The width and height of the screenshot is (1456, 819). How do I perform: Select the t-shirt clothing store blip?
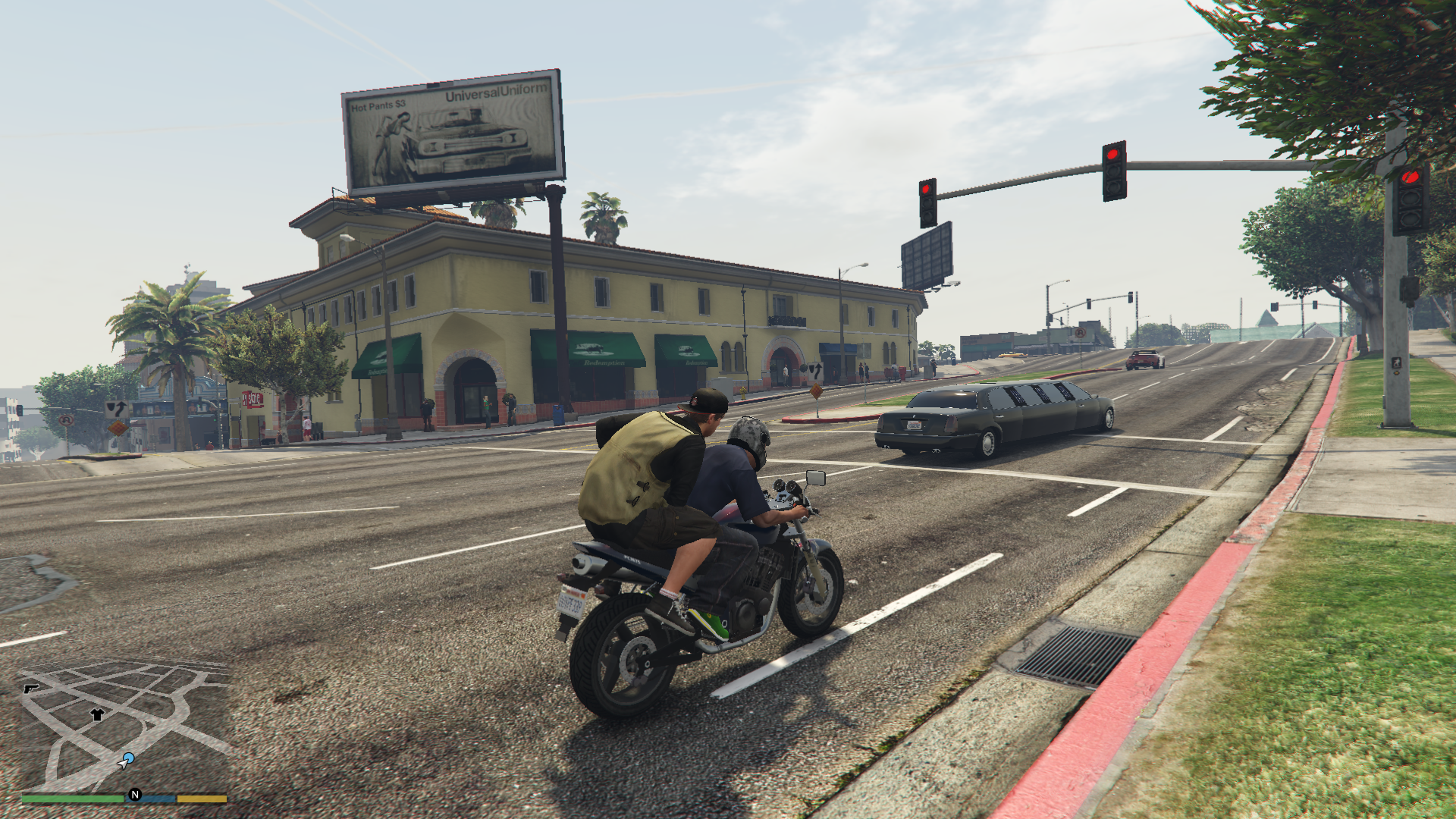click(97, 714)
